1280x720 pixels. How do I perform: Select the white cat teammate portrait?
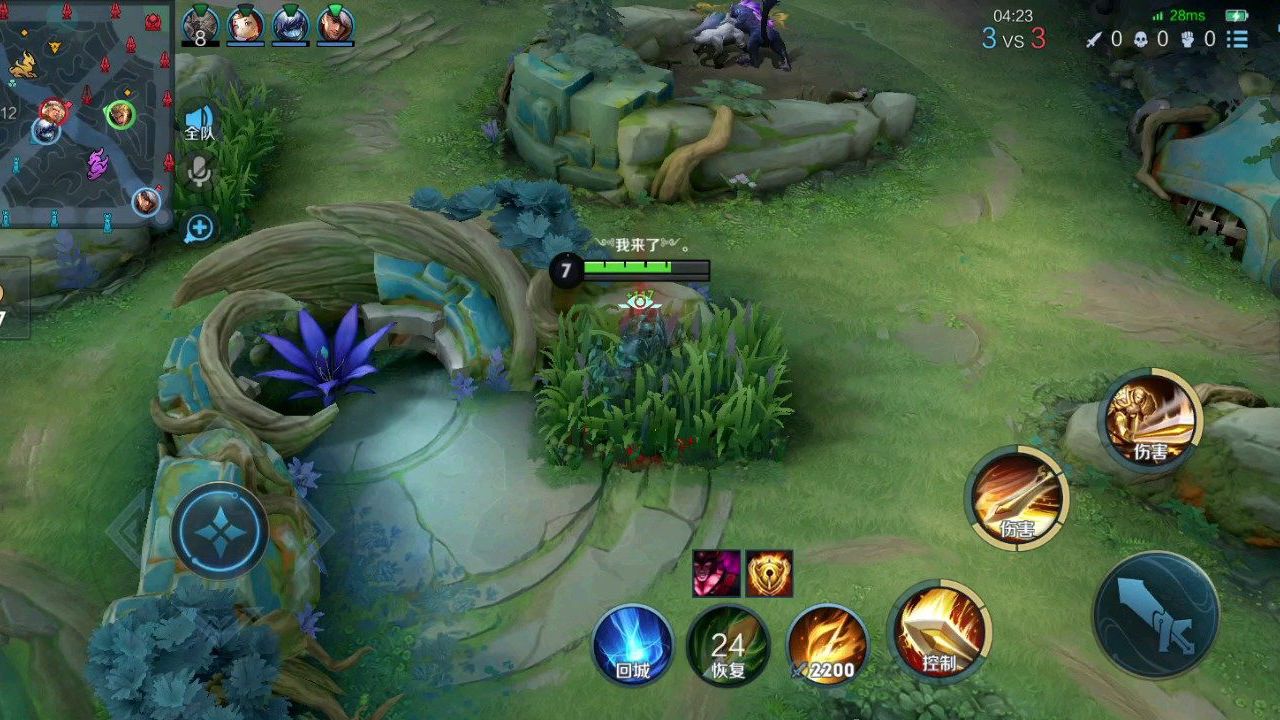(x=245, y=25)
